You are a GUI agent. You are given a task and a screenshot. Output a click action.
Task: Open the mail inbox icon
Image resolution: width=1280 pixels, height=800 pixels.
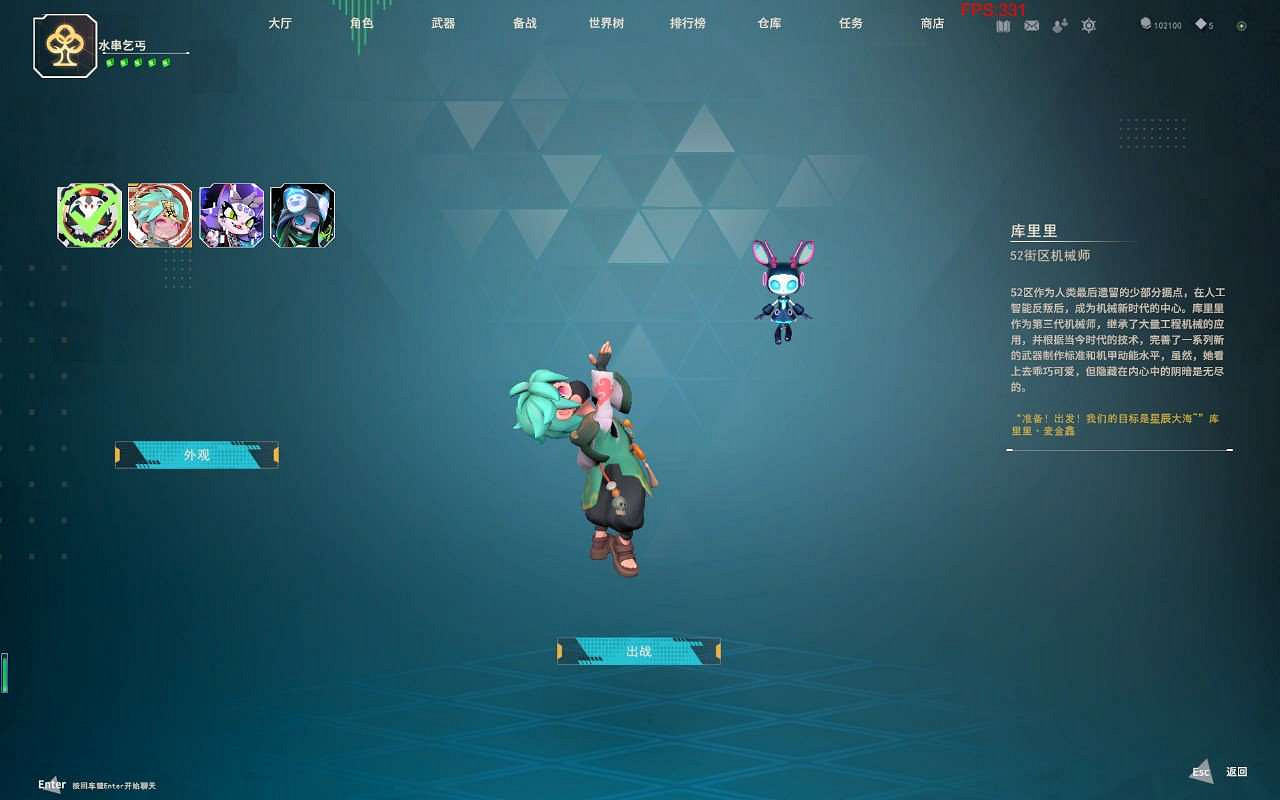pyautogui.click(x=1031, y=25)
